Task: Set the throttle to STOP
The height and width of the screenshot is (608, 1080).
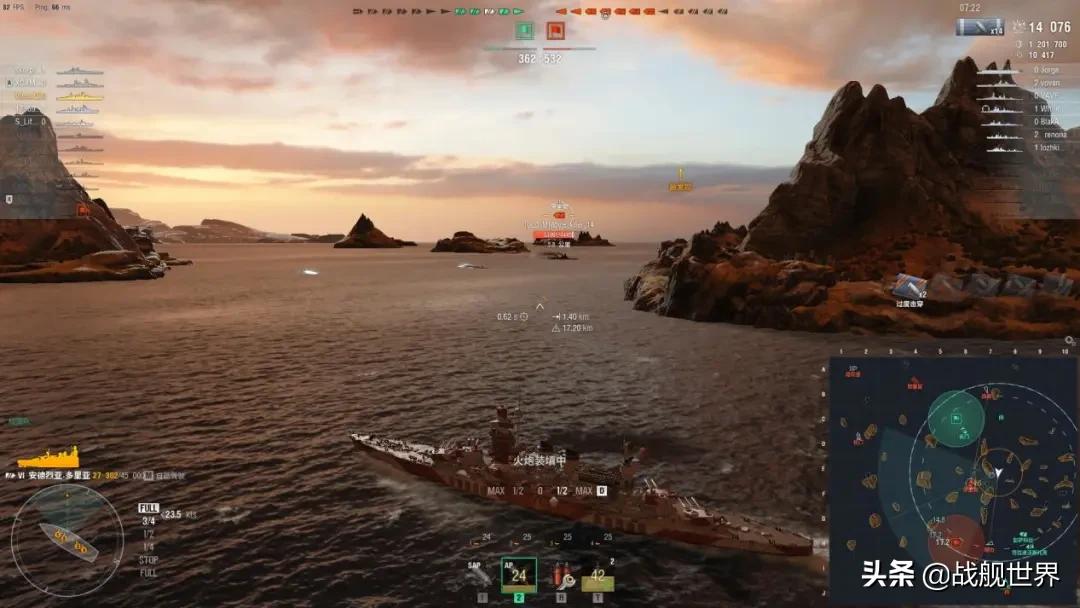Action: pyautogui.click(x=148, y=560)
